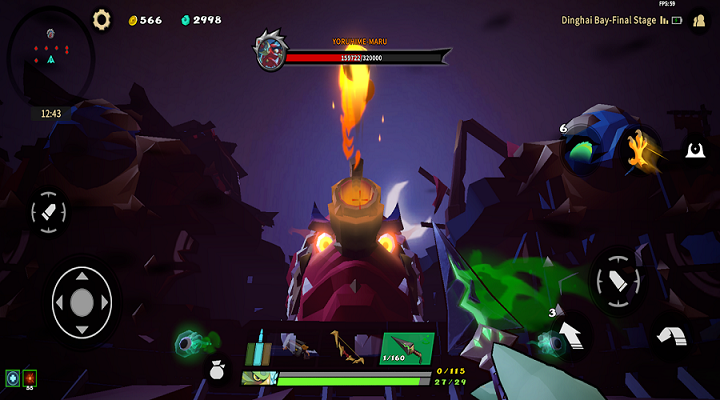Viewport: 720px width, 400px height.
Task: Tap the curved-arrow jump button
Action: [670, 338]
